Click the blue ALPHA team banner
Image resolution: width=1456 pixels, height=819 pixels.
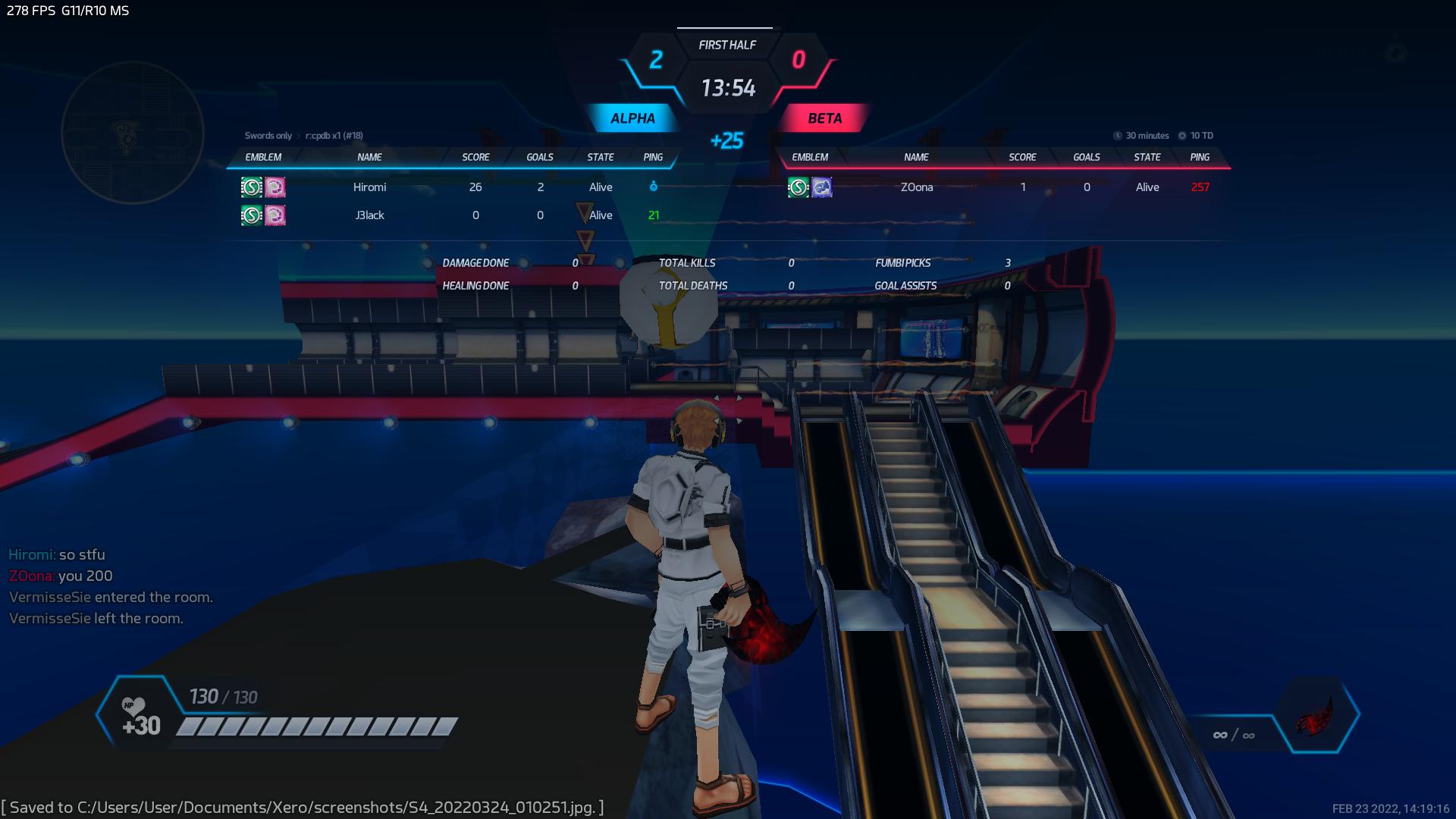coord(632,118)
